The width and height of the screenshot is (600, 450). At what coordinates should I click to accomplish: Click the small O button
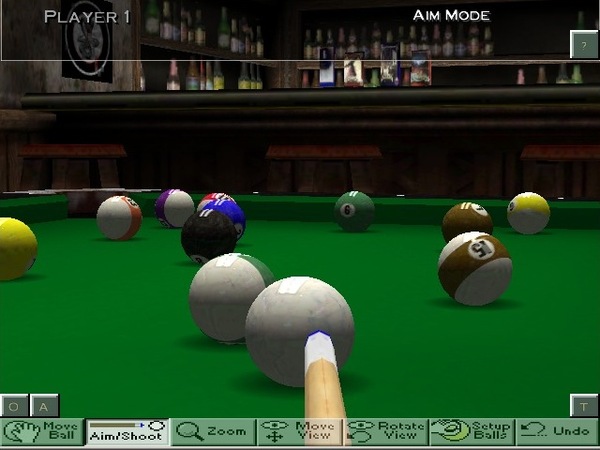point(15,406)
